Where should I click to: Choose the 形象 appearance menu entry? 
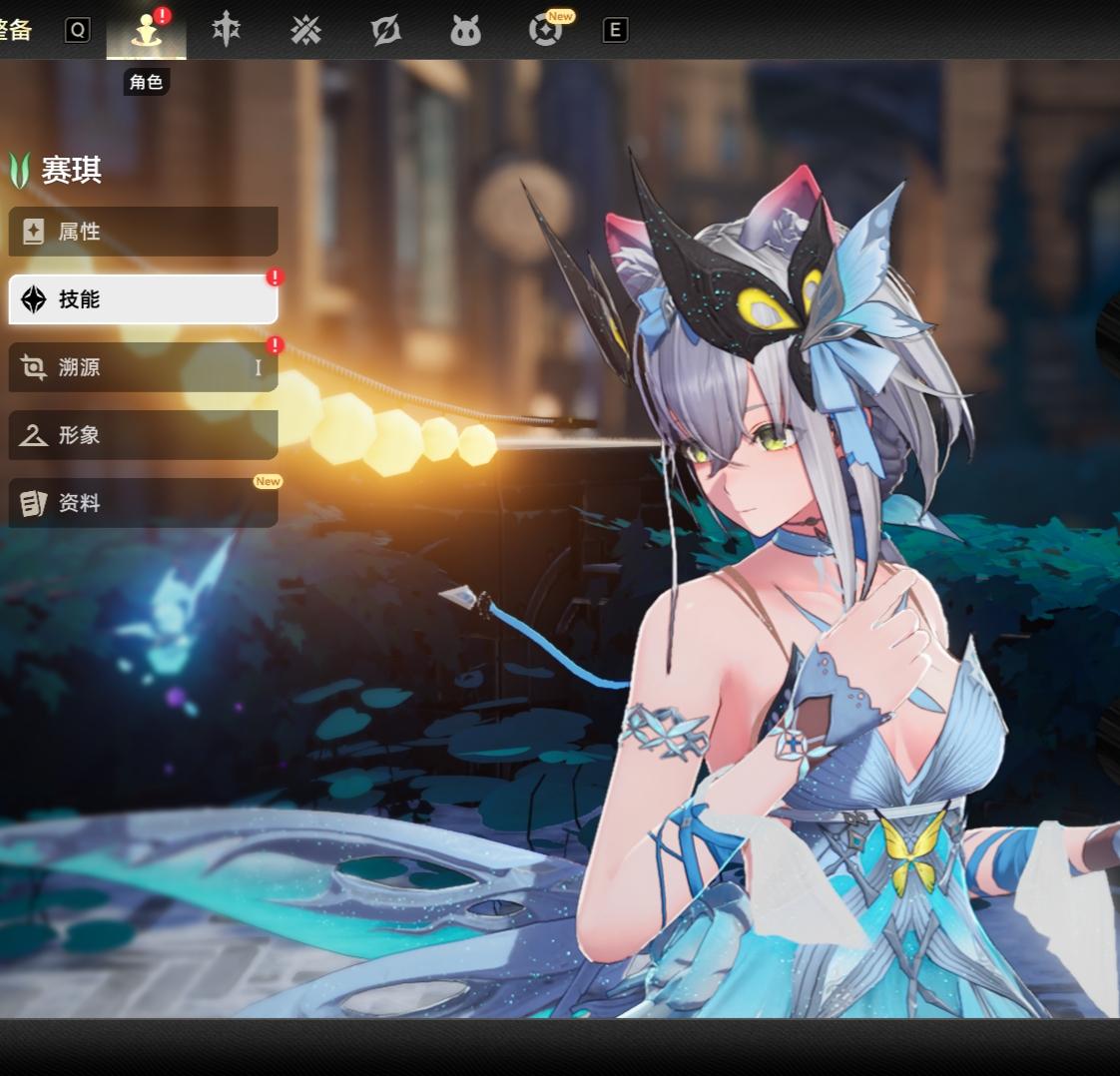[x=143, y=435]
